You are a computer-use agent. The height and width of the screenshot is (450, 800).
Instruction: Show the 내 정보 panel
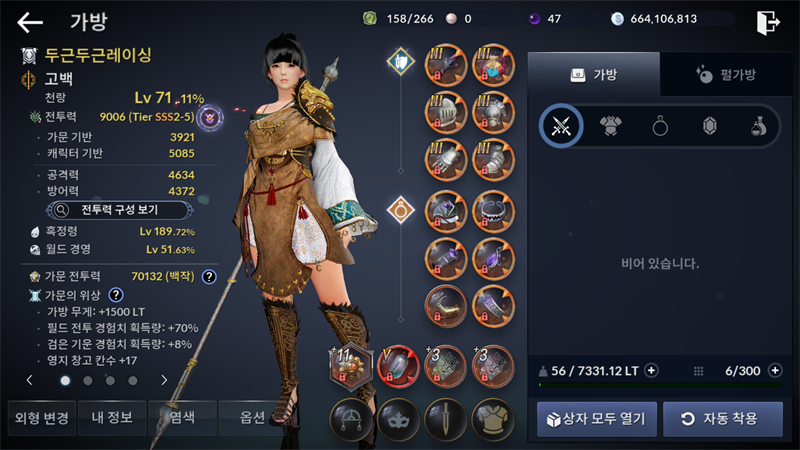[112, 418]
